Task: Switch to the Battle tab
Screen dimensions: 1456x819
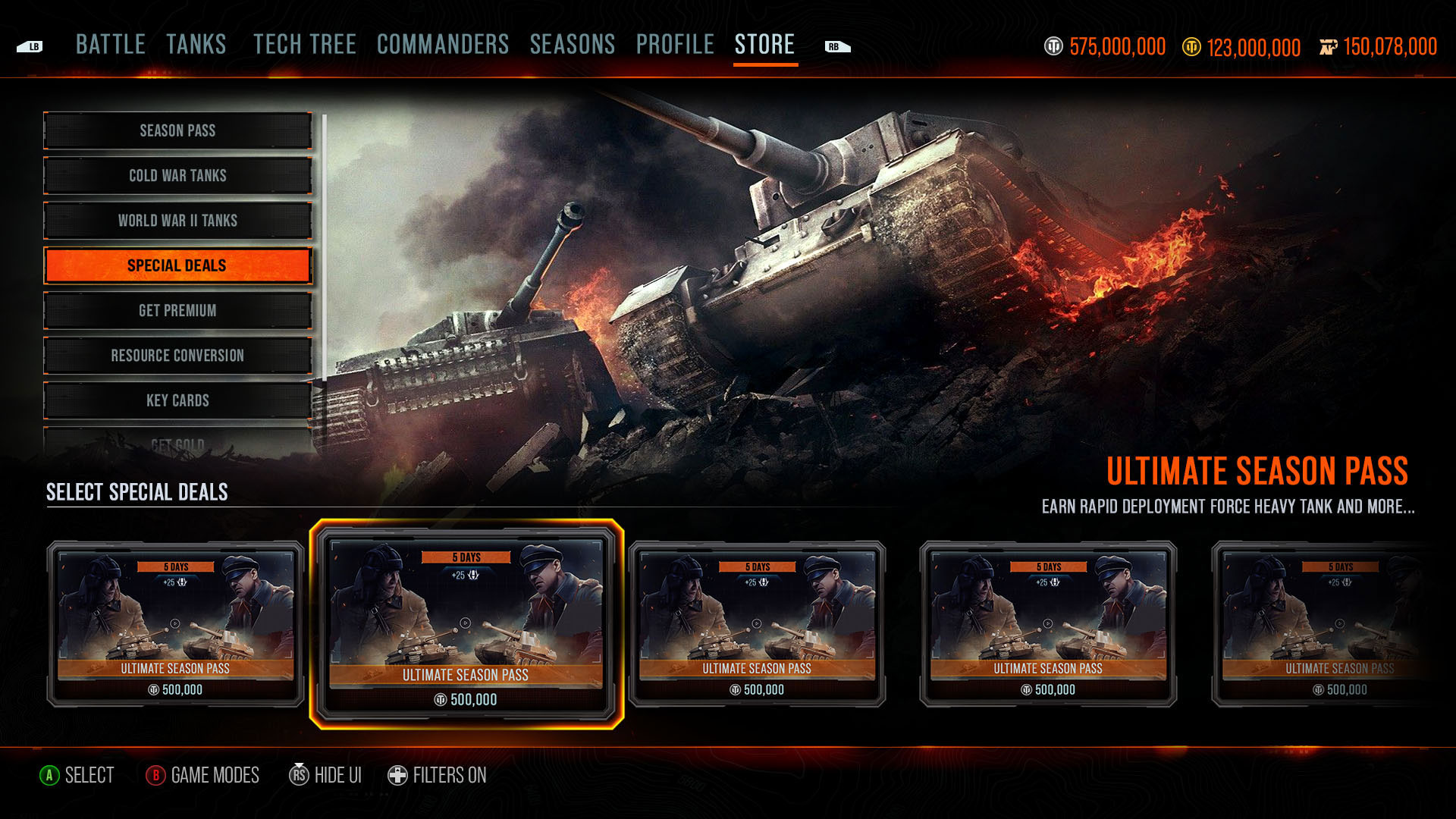Action: 111,45
